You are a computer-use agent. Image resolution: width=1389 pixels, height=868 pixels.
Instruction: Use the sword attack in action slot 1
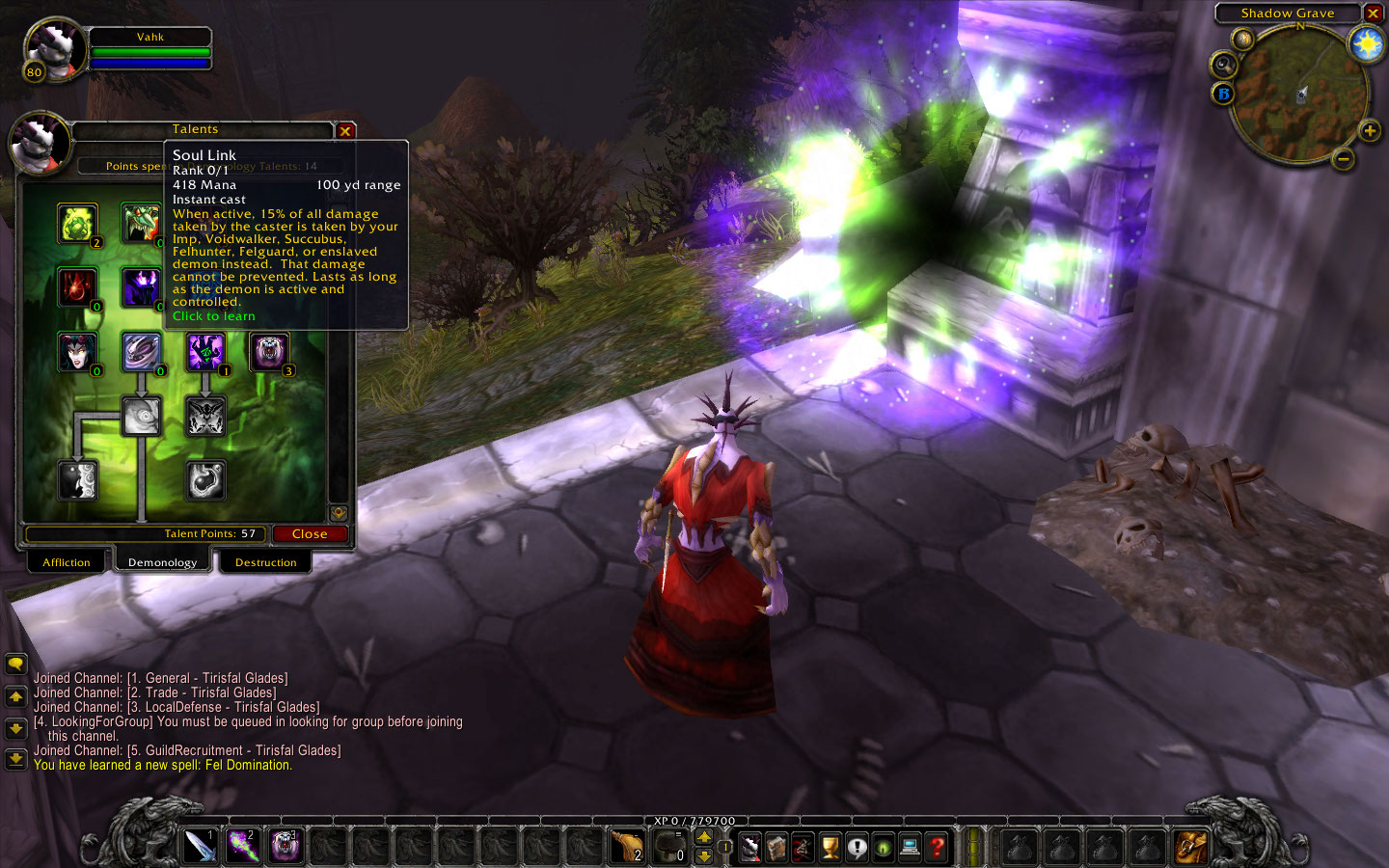pyautogui.click(x=200, y=847)
